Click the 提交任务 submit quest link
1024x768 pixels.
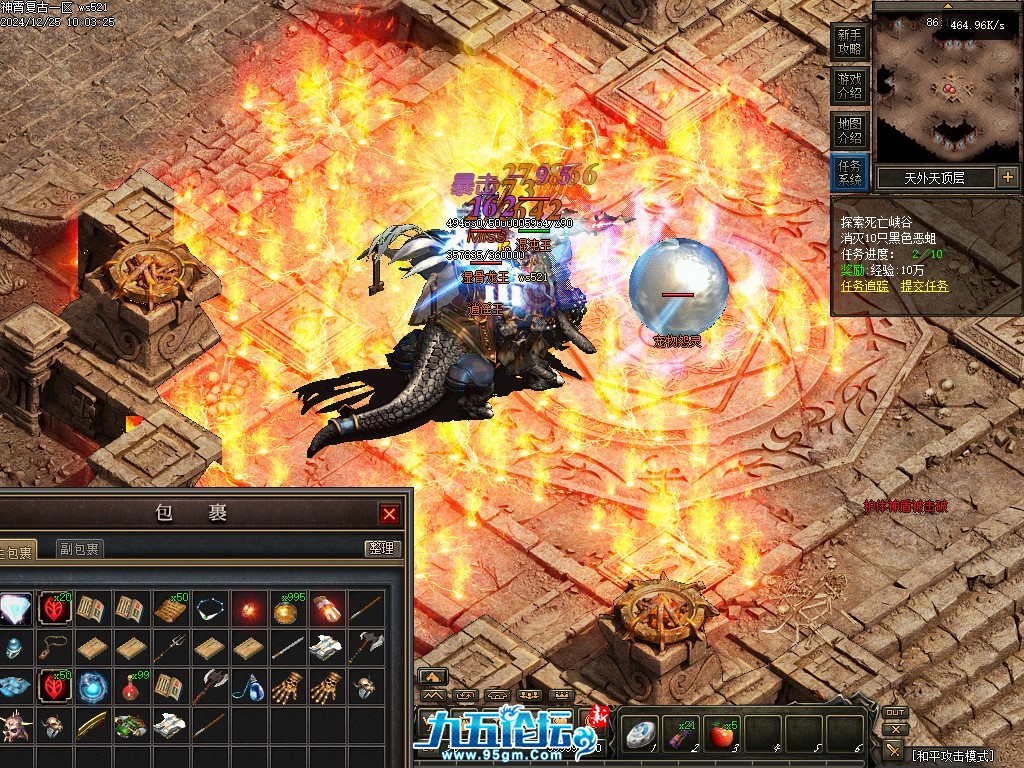tap(924, 286)
